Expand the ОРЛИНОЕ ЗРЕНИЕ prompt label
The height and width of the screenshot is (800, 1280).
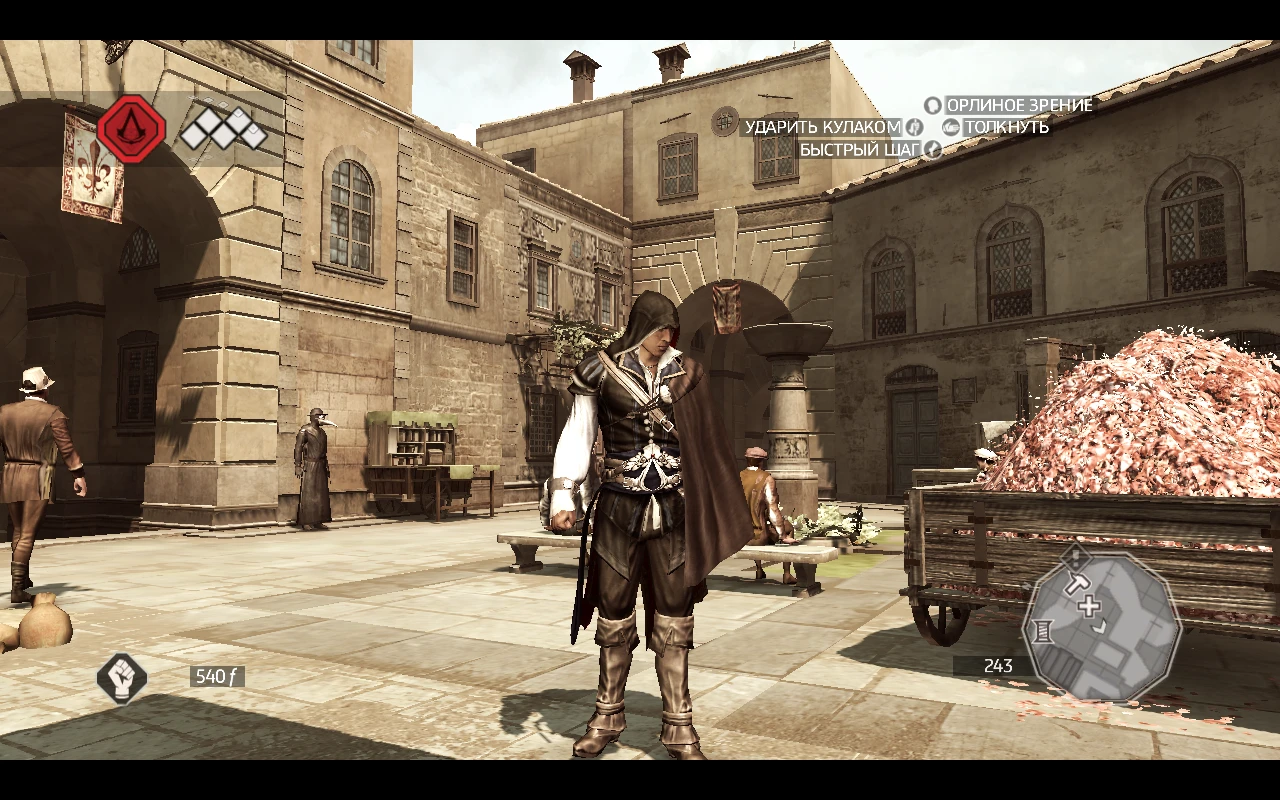click(x=1018, y=105)
